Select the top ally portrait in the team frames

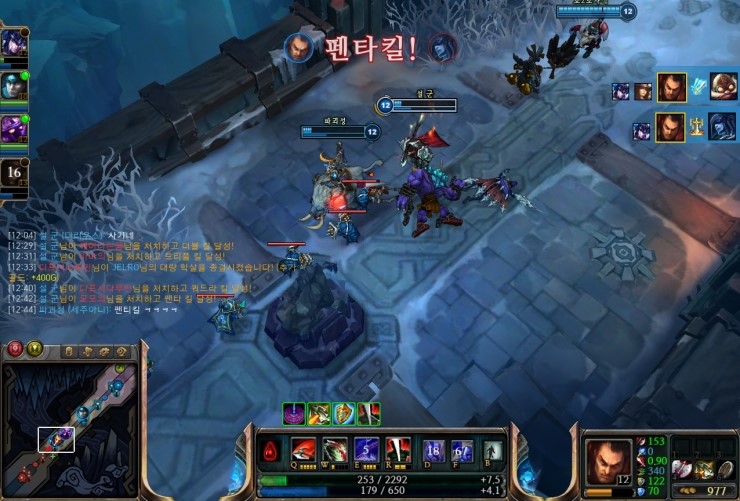tap(13, 44)
